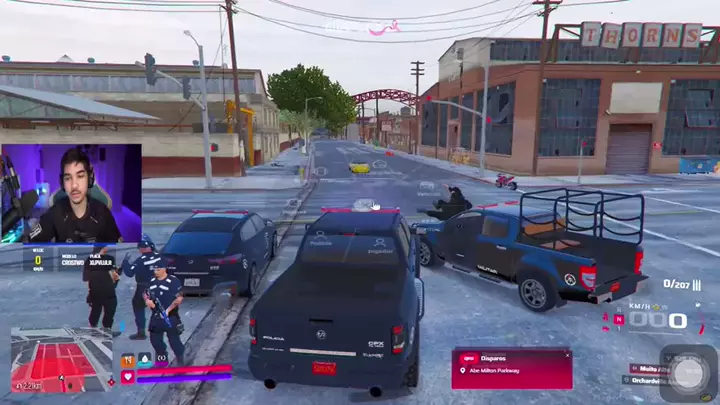Click the hunger fork-and-knife status icon

click(x=128, y=359)
